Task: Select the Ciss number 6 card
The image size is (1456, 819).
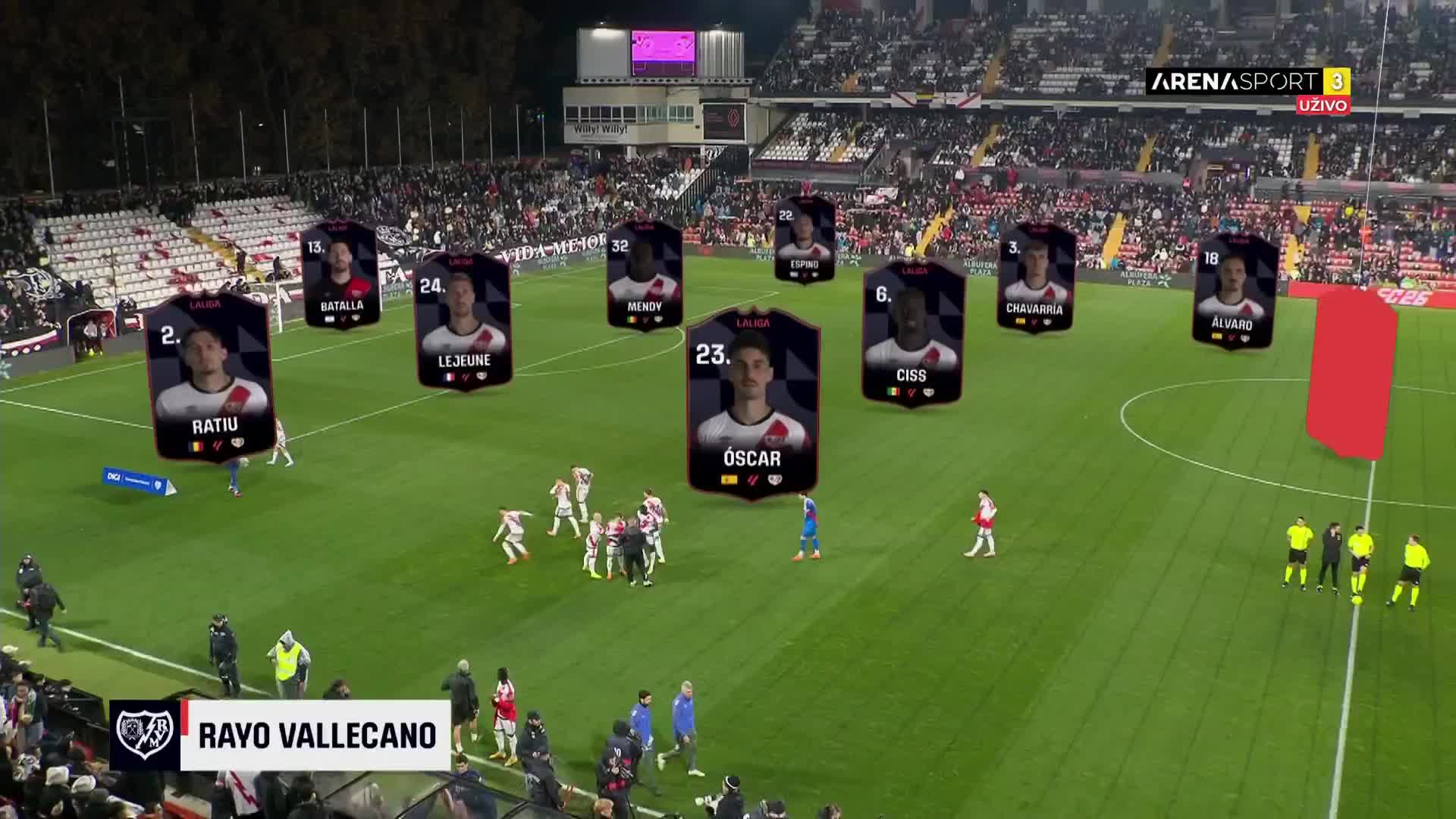Action: (912, 332)
